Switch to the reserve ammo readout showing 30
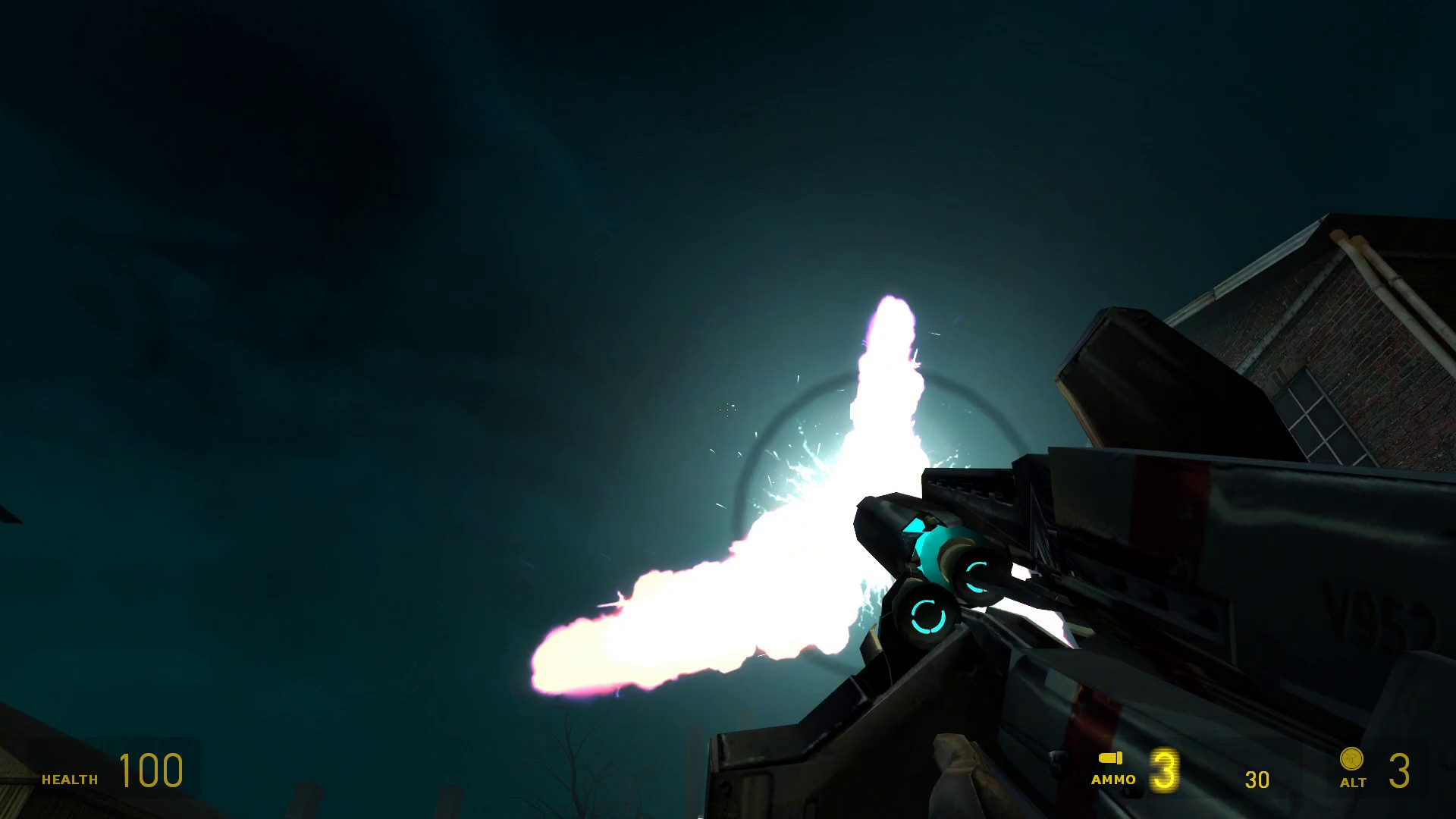This screenshot has height=819, width=1456. click(x=1257, y=777)
